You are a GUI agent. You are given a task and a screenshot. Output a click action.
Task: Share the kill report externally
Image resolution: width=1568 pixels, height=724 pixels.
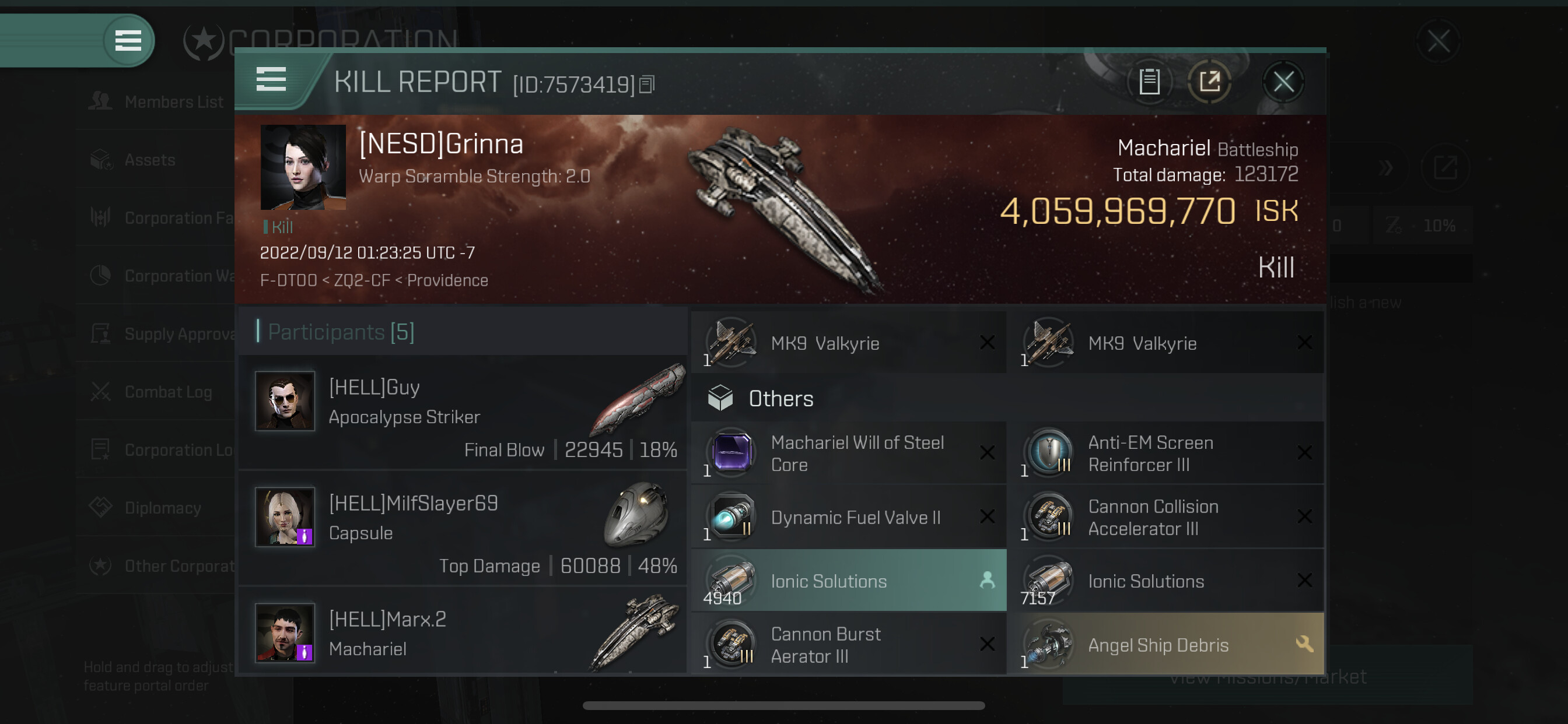coord(1209,82)
